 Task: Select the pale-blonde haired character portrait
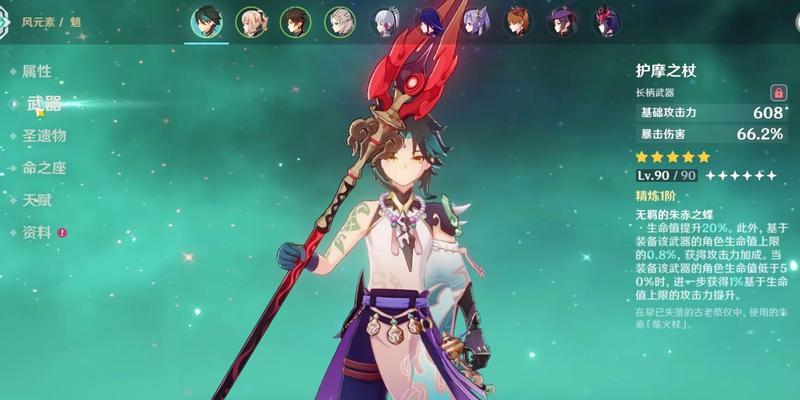coord(340,22)
